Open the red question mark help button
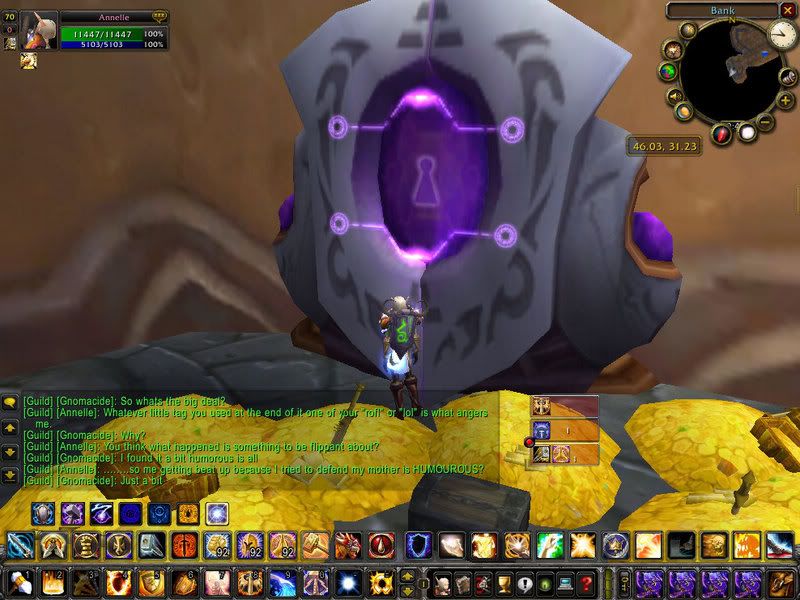The image size is (800, 600). [588, 583]
